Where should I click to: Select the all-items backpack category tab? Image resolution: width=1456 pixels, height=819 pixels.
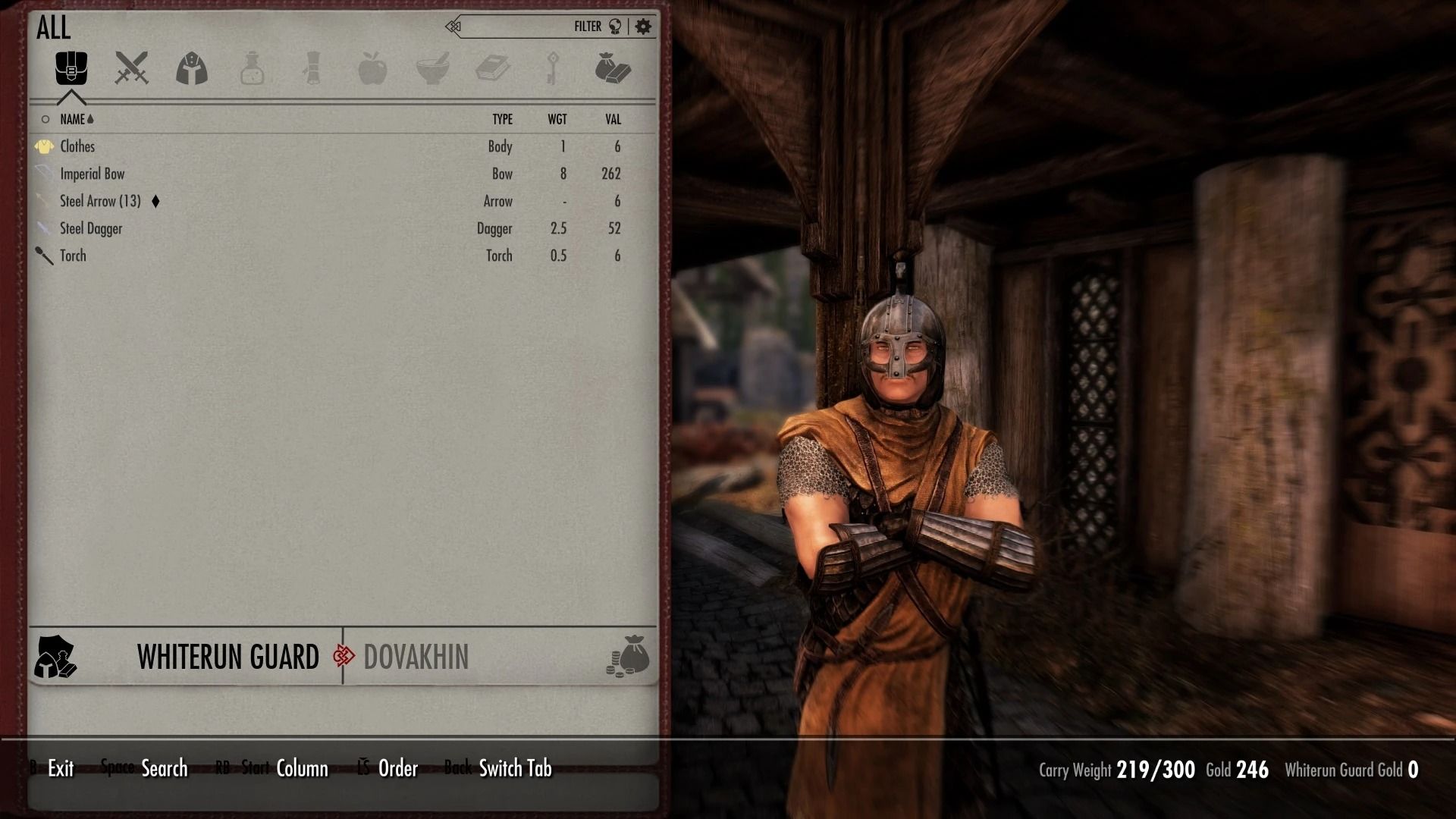71,68
